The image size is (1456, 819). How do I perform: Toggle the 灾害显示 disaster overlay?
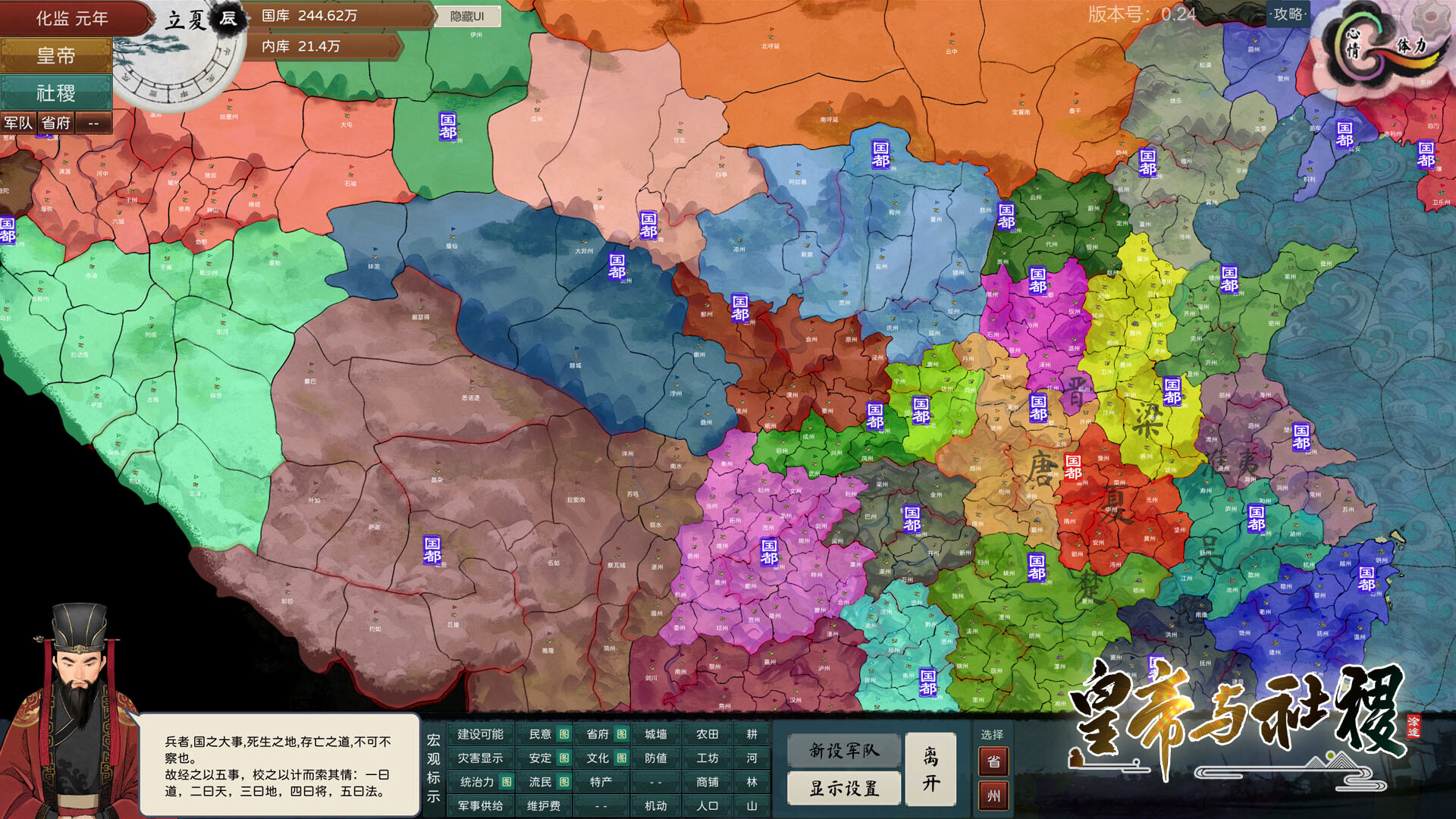(480, 758)
